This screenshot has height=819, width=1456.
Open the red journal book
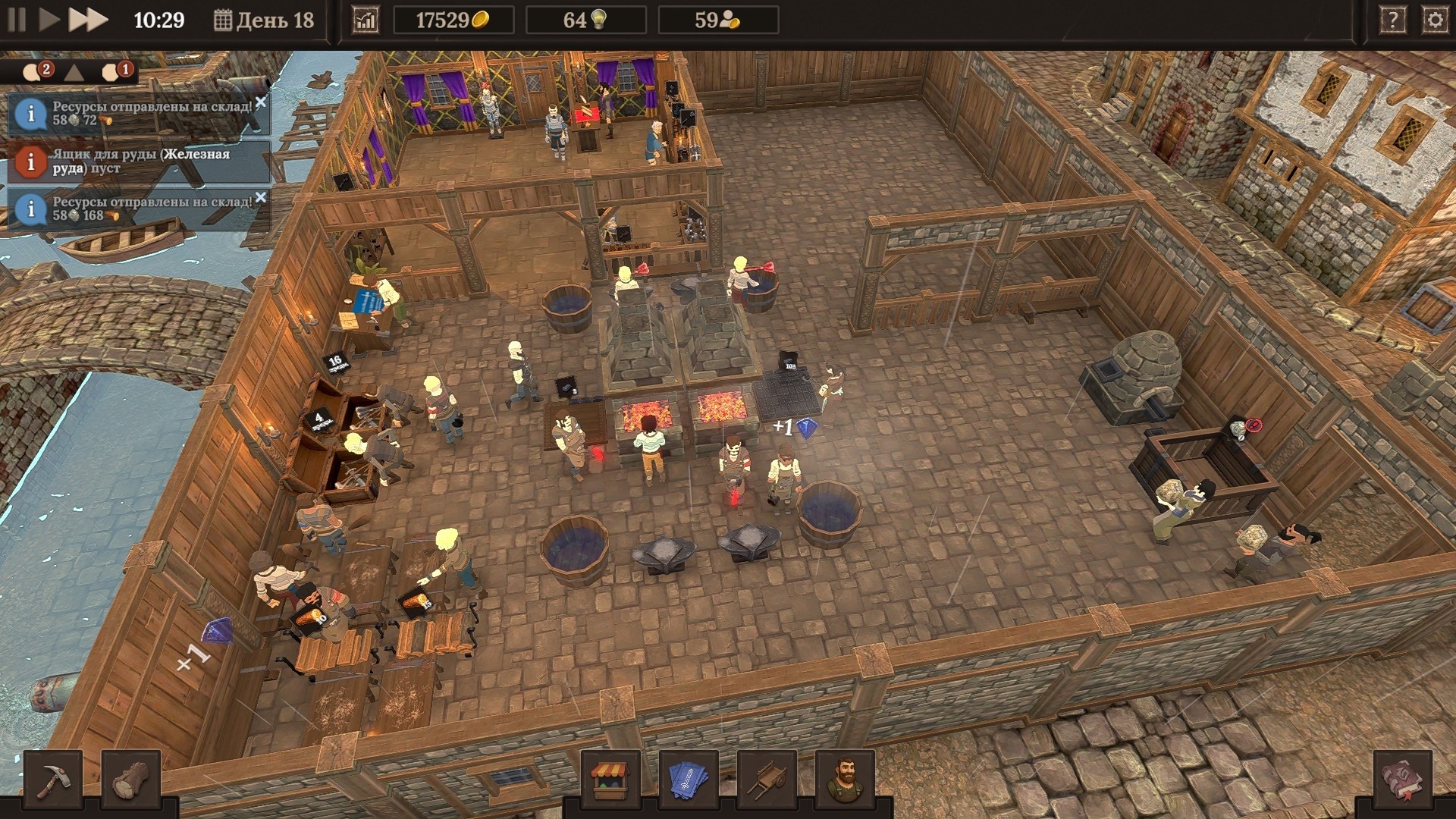pyautogui.click(x=1402, y=780)
